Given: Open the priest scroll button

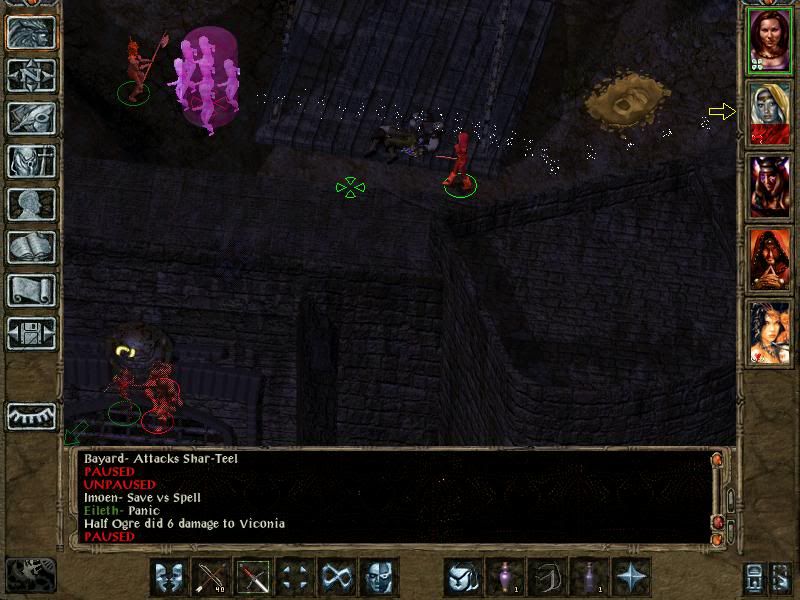Looking at the screenshot, I should [x=31, y=290].
